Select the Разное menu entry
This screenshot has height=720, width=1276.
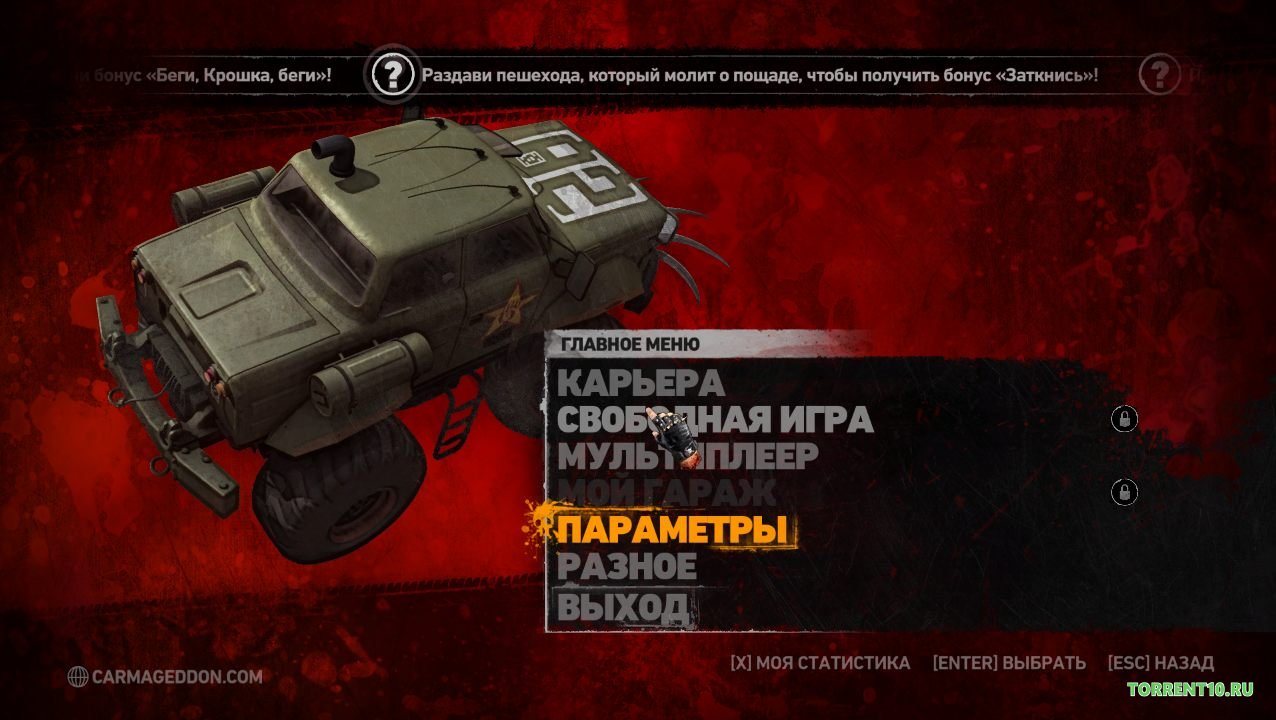point(626,566)
